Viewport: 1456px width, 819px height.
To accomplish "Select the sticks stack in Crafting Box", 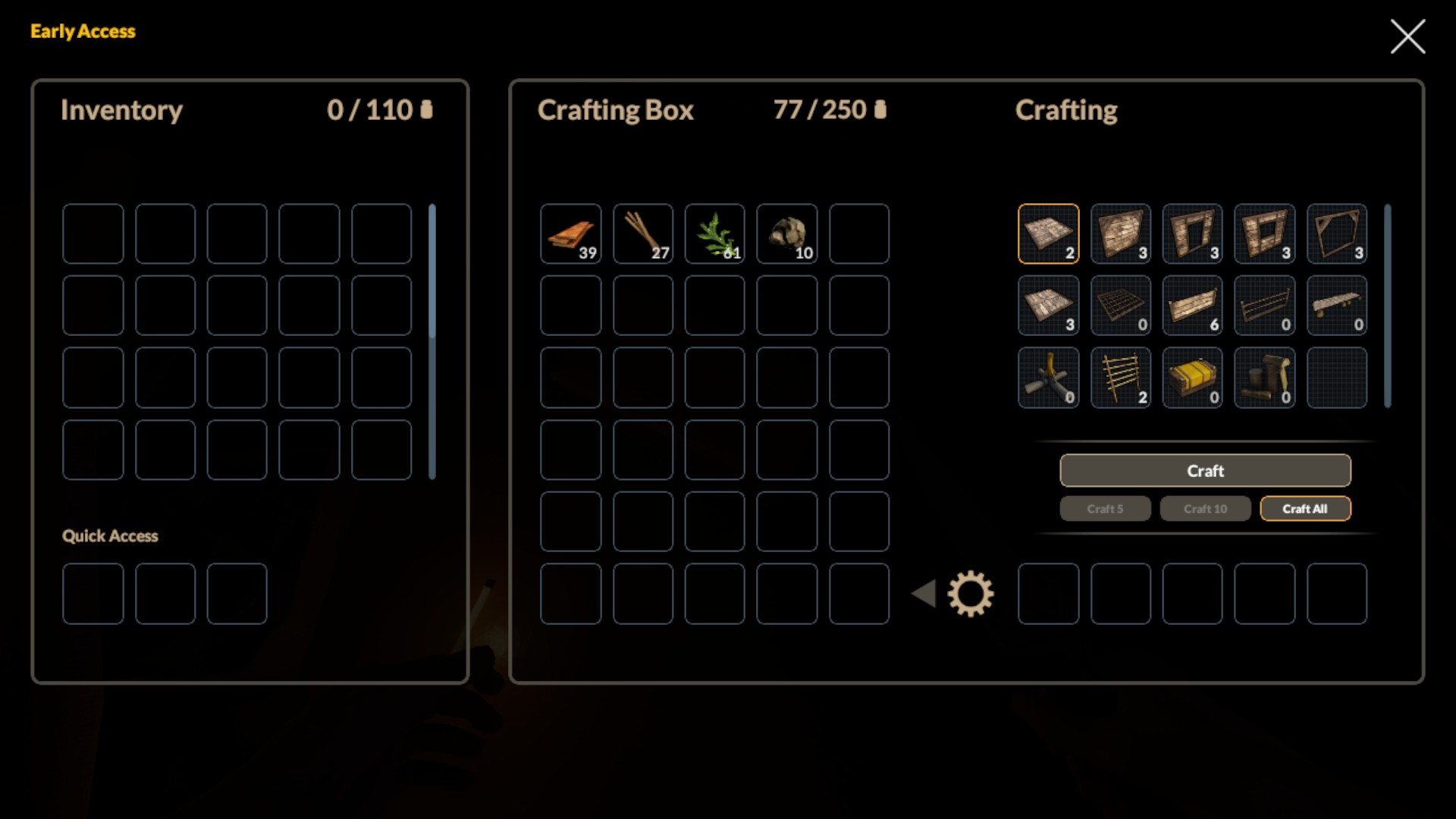I will click(x=643, y=234).
